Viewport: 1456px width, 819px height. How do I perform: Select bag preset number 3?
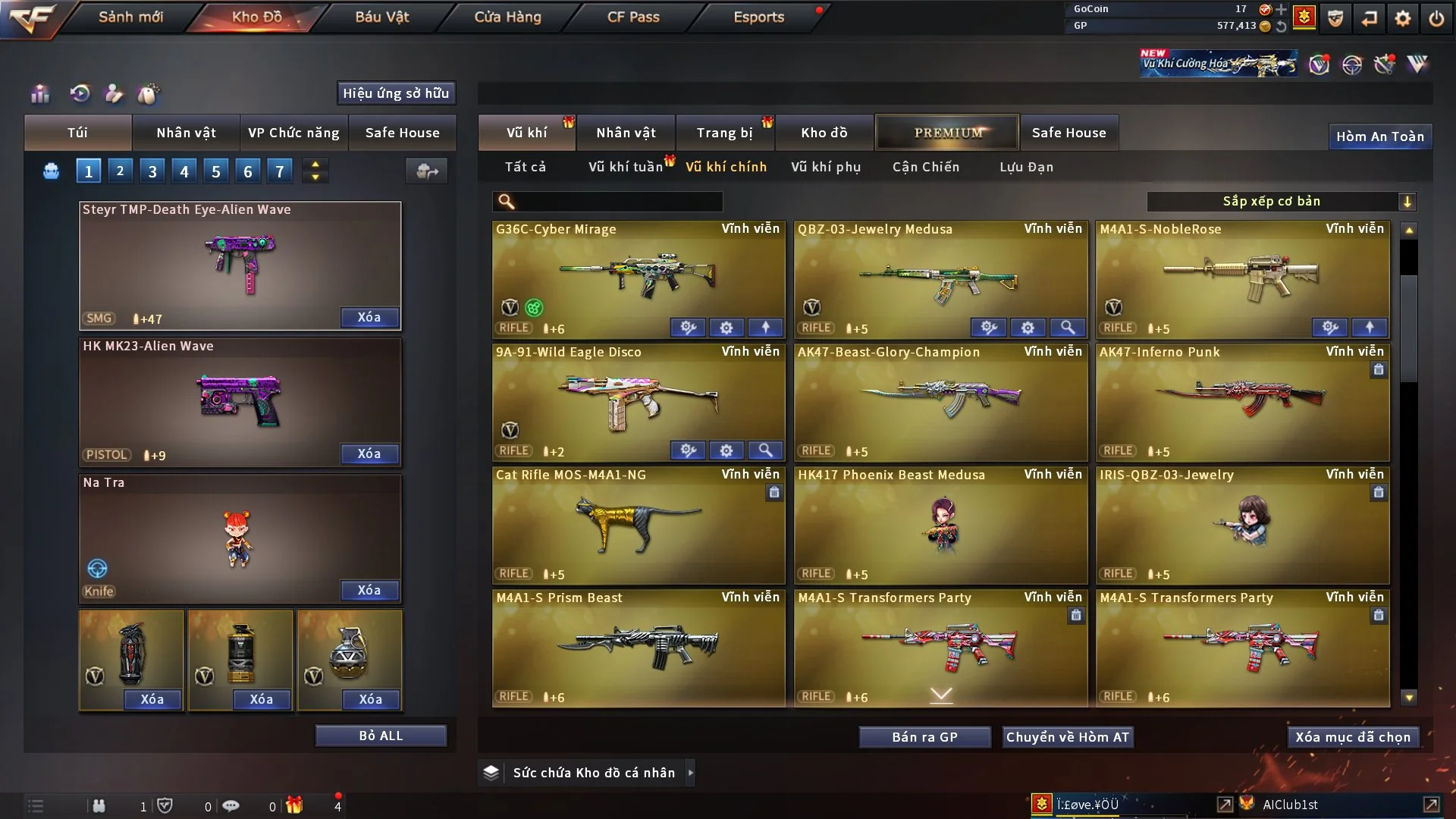pyautogui.click(x=152, y=171)
